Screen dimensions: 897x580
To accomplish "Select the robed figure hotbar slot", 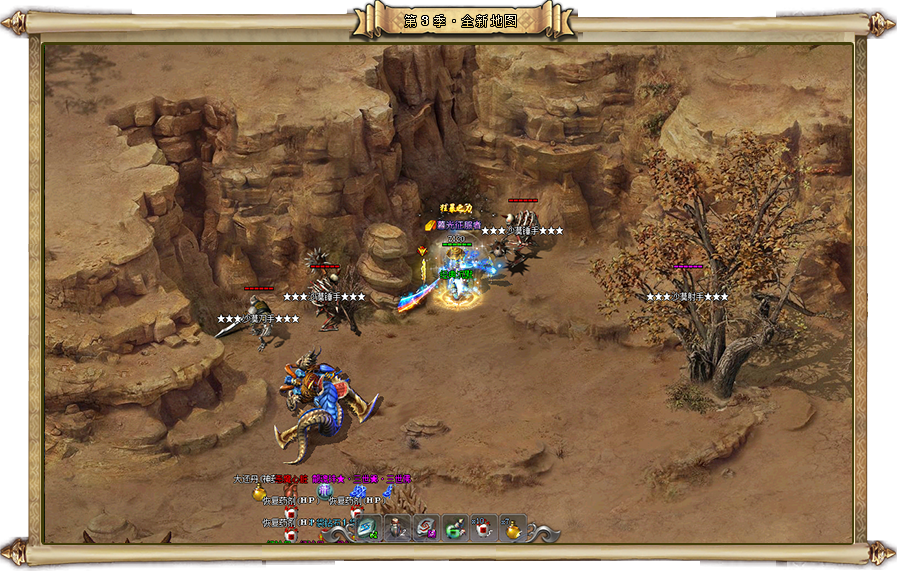I will pos(397,529).
